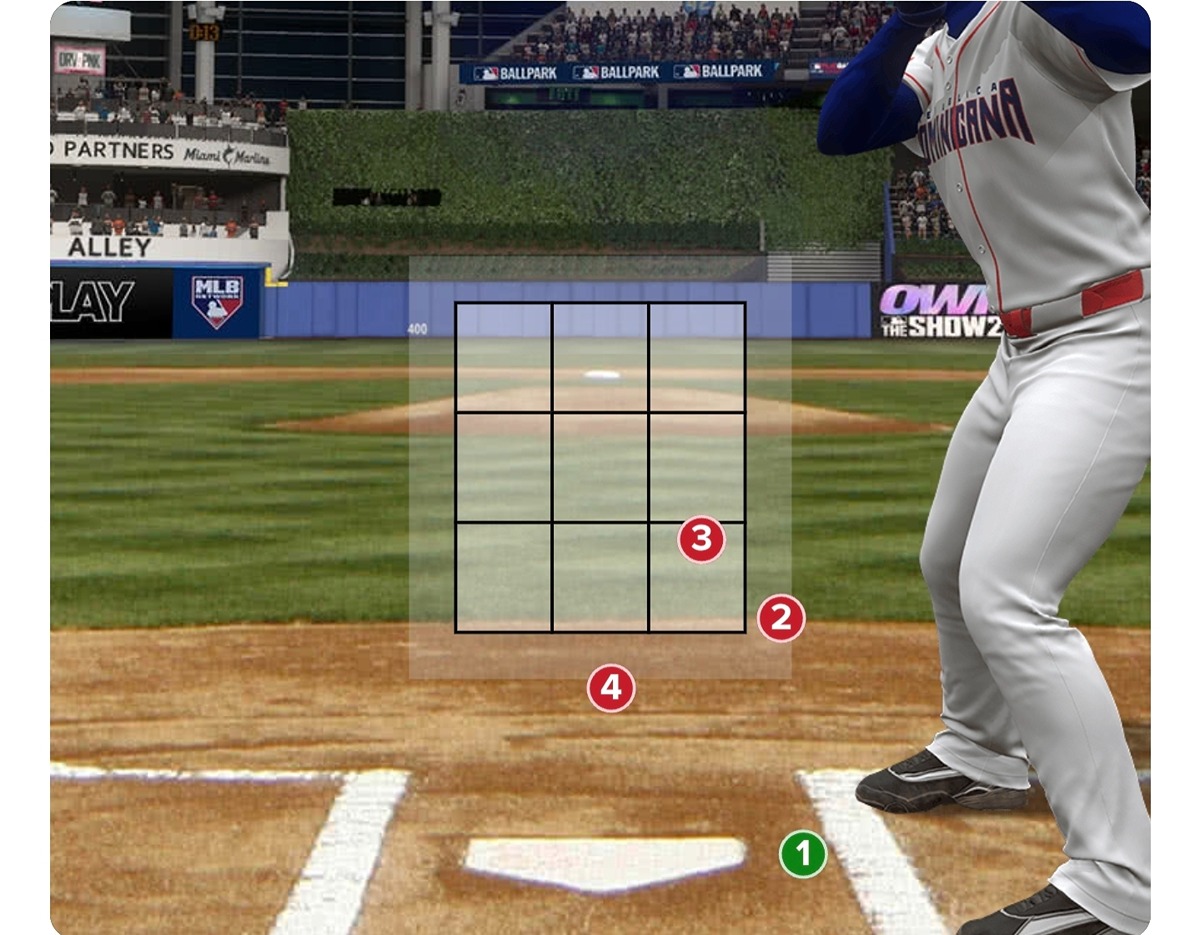1200x935 pixels.
Task: Select the red pitch marker numbered 2
Action: (781, 619)
